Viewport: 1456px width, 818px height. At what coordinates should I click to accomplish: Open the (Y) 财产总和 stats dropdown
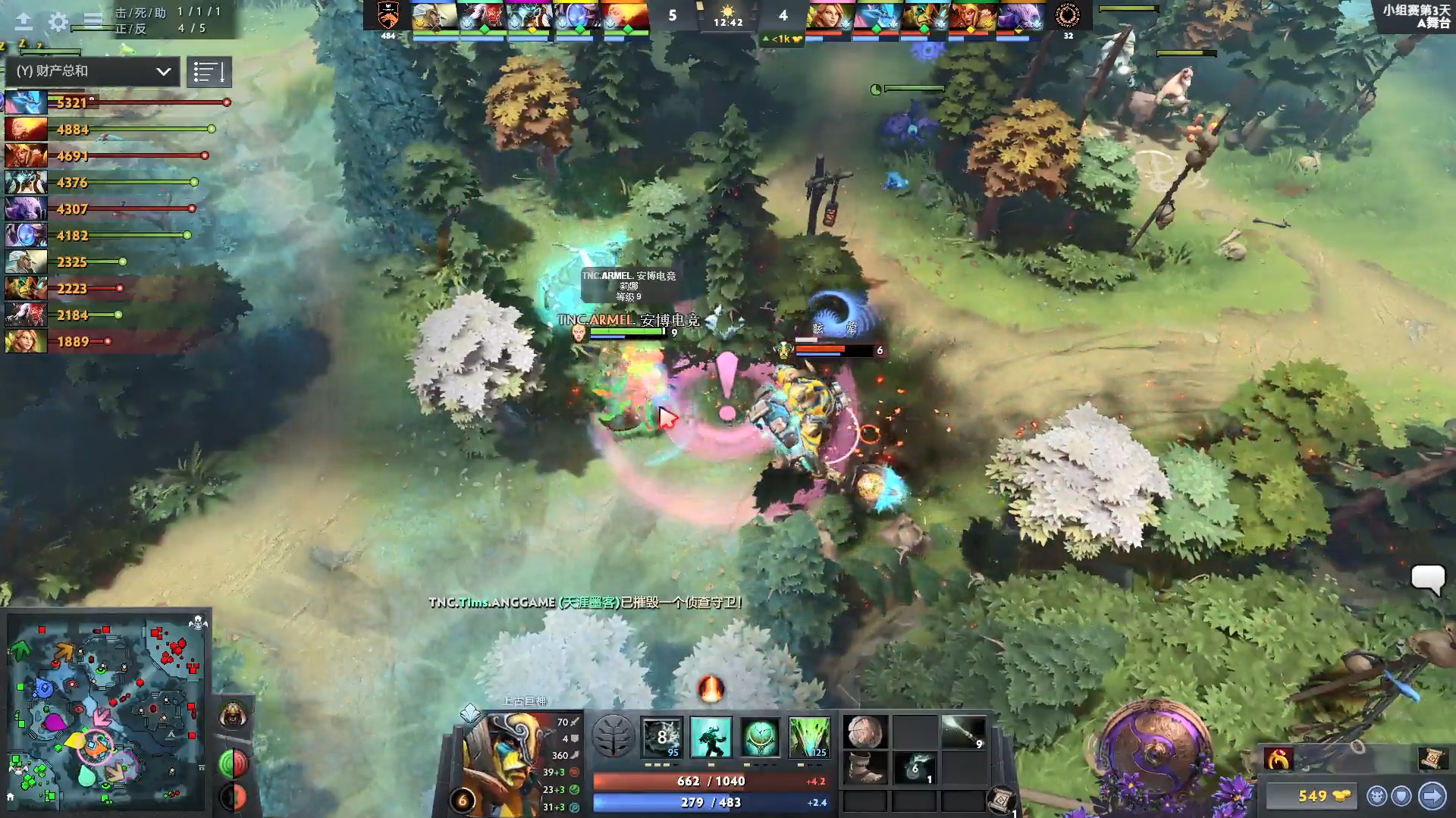click(91, 71)
